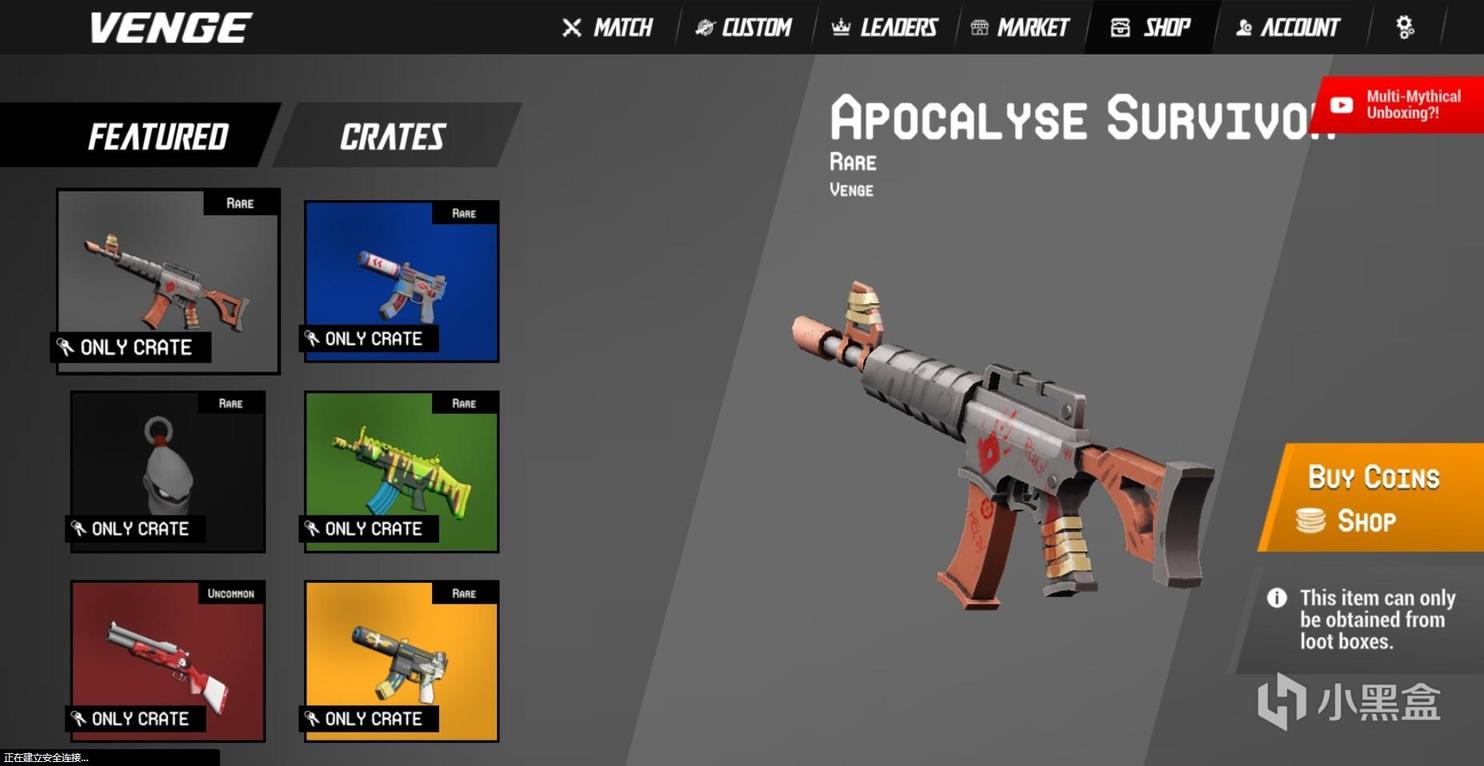Choose the blue background rare gun
The height and width of the screenshot is (766, 1484).
pos(401,281)
